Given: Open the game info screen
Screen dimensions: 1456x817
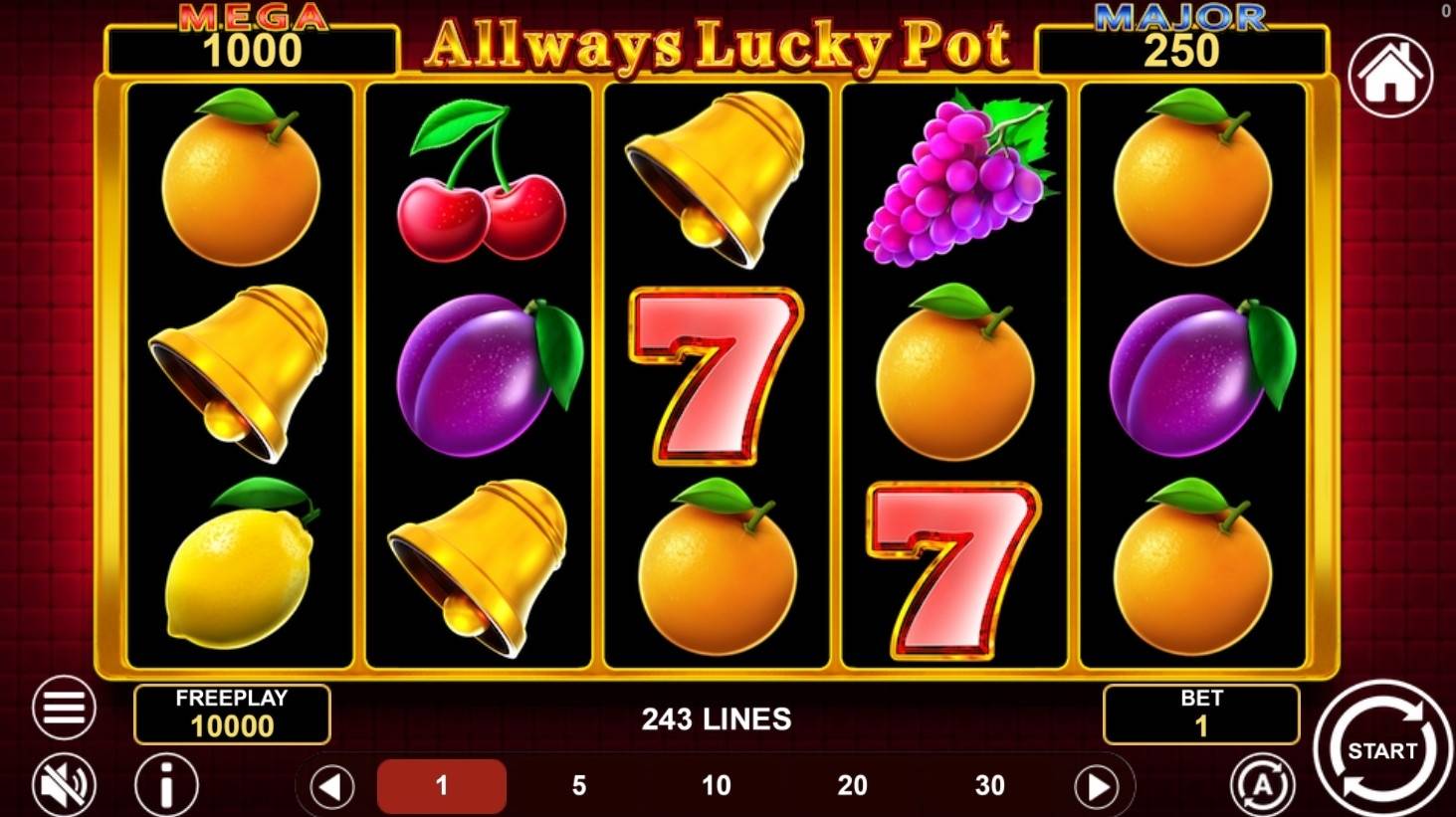Looking at the screenshot, I should (x=164, y=785).
